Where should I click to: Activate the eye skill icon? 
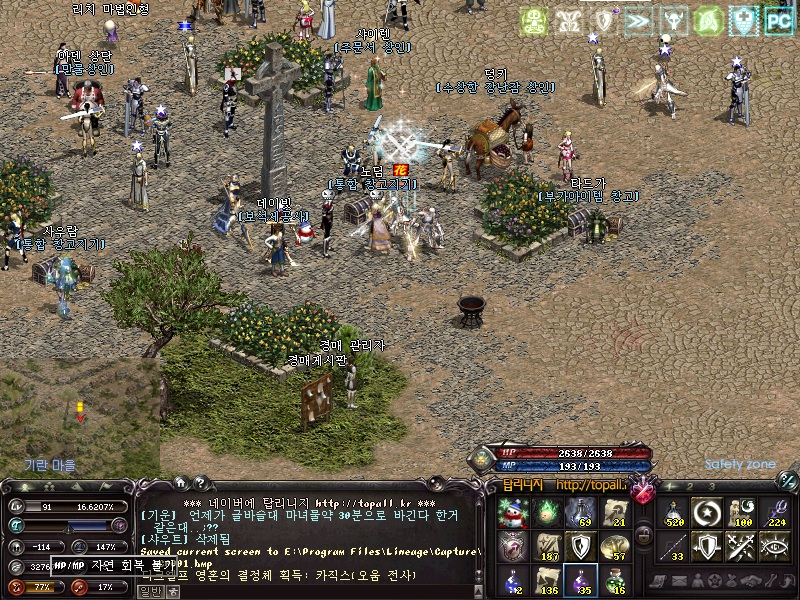coord(775,547)
